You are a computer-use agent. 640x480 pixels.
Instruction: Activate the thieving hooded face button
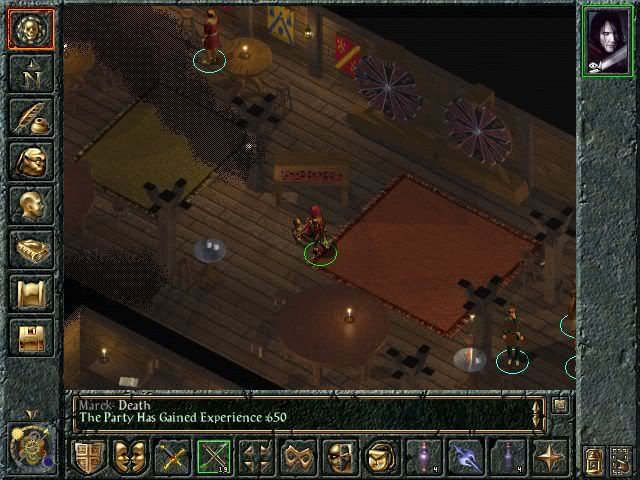pos(379,457)
